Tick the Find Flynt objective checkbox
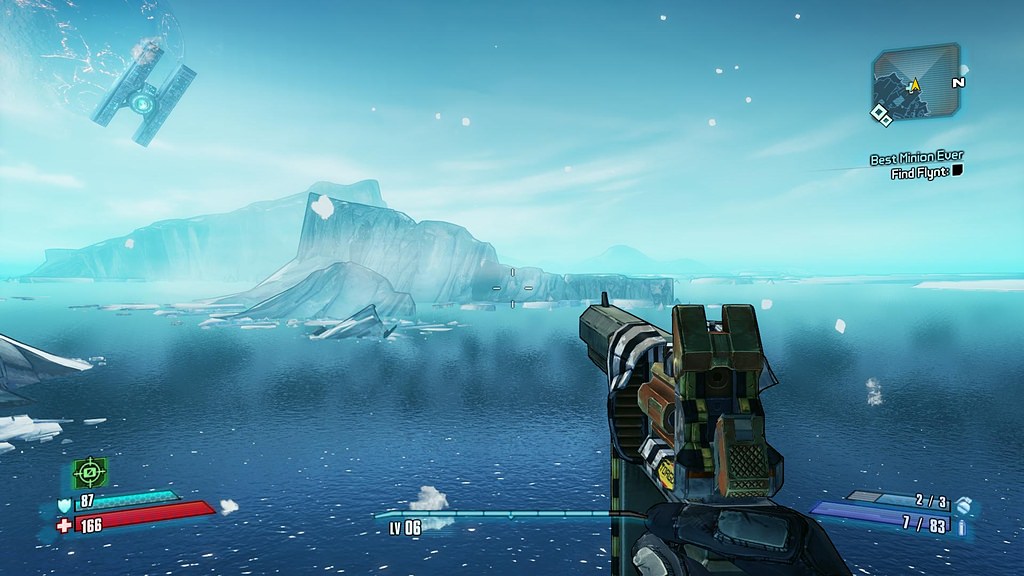1024x576 pixels. tap(957, 172)
